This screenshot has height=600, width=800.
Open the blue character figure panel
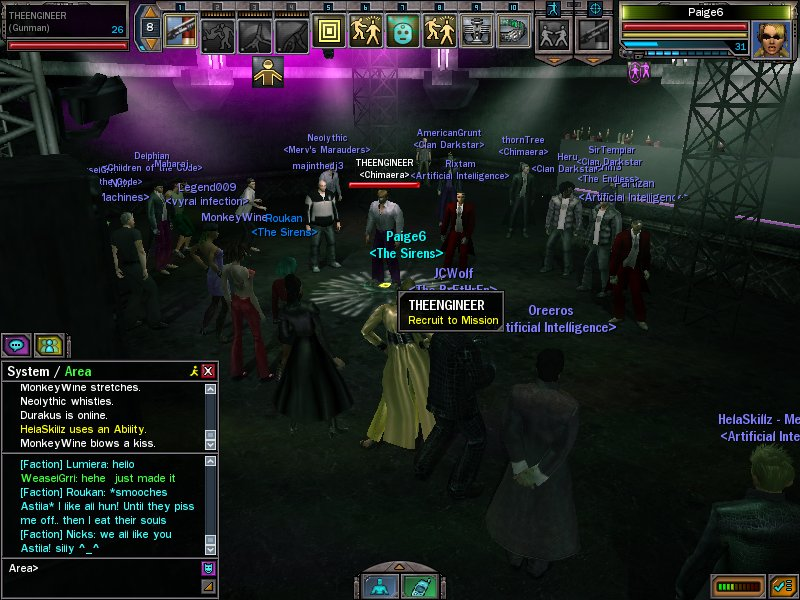click(379, 587)
